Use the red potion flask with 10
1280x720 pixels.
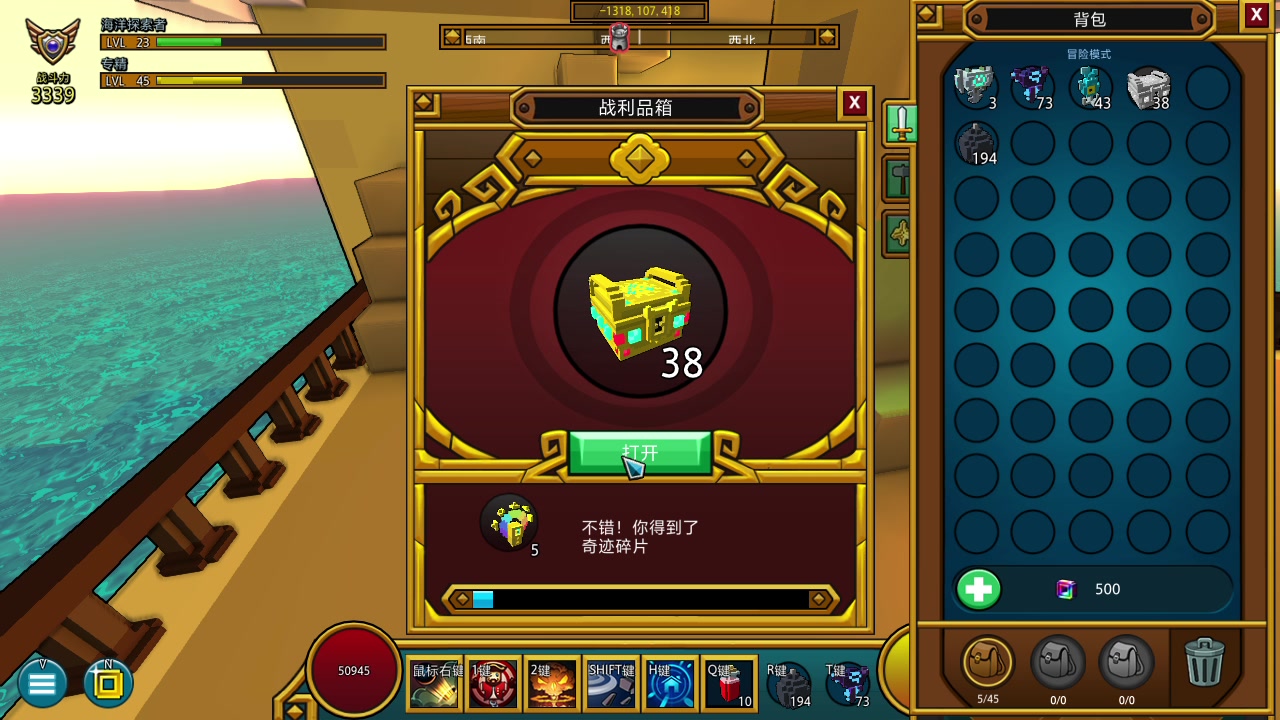[729, 684]
